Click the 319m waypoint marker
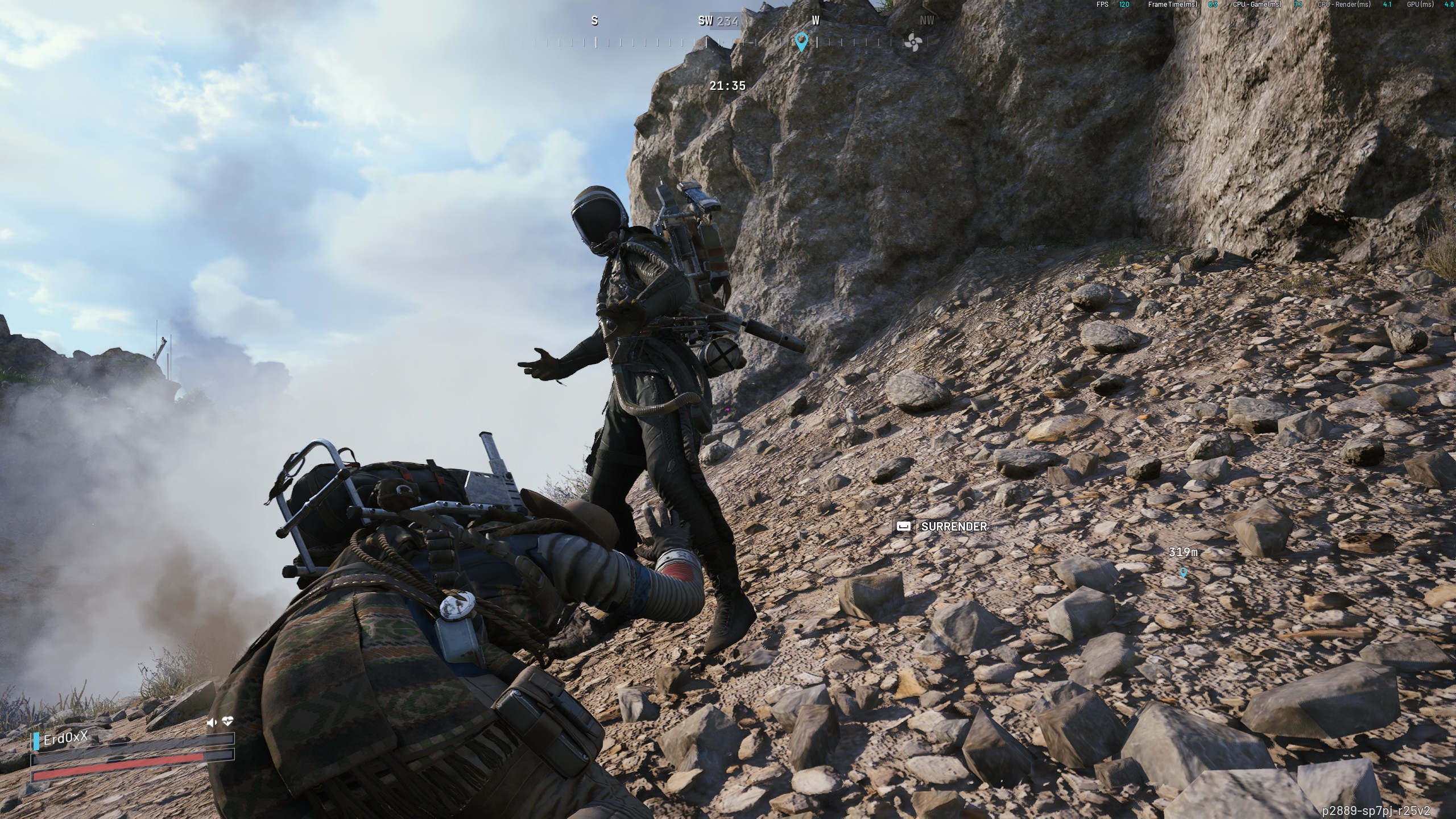 (1184, 572)
